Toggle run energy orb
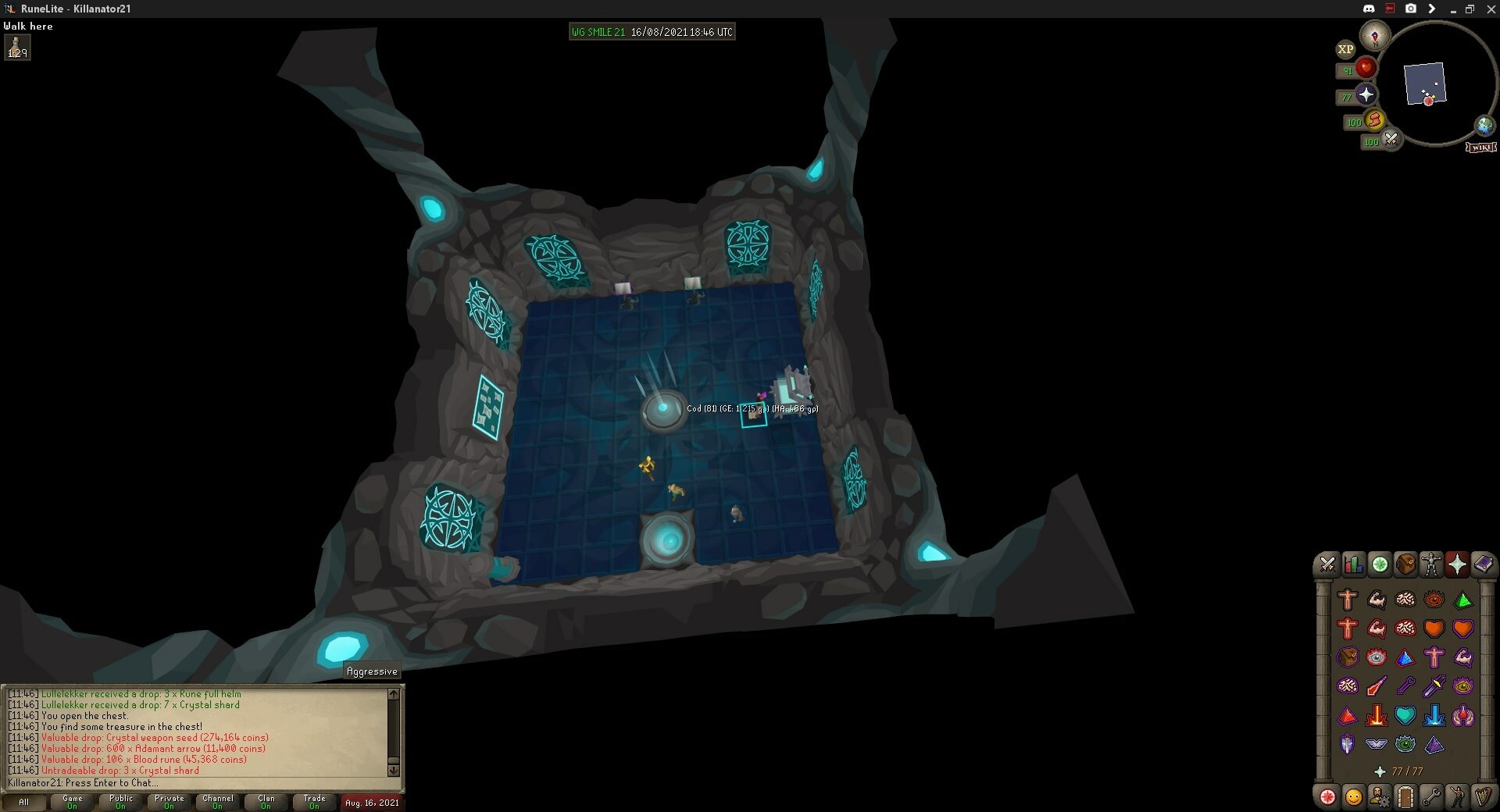1500x812 pixels. (1374, 121)
